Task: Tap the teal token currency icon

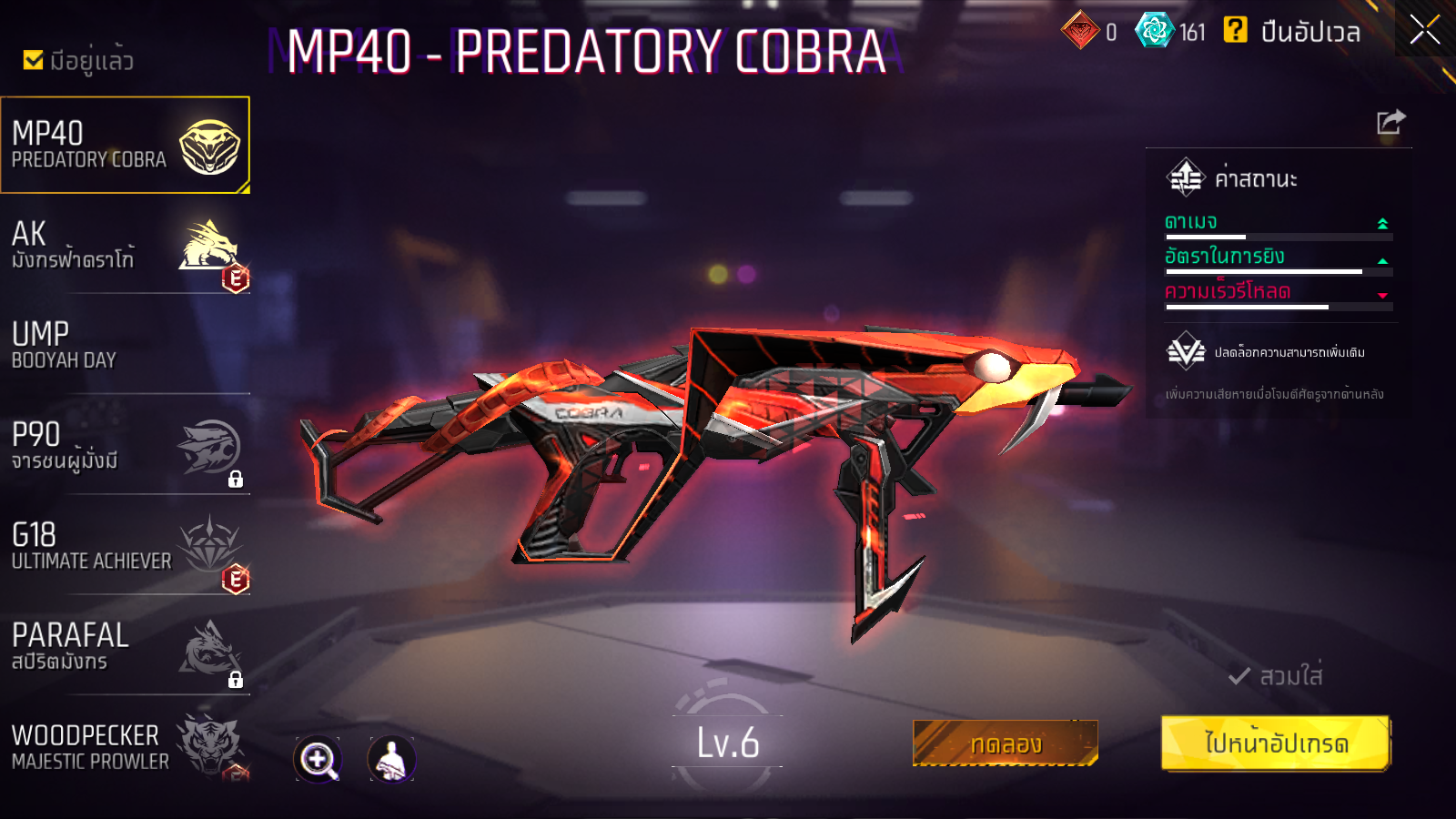Action: click(1154, 31)
